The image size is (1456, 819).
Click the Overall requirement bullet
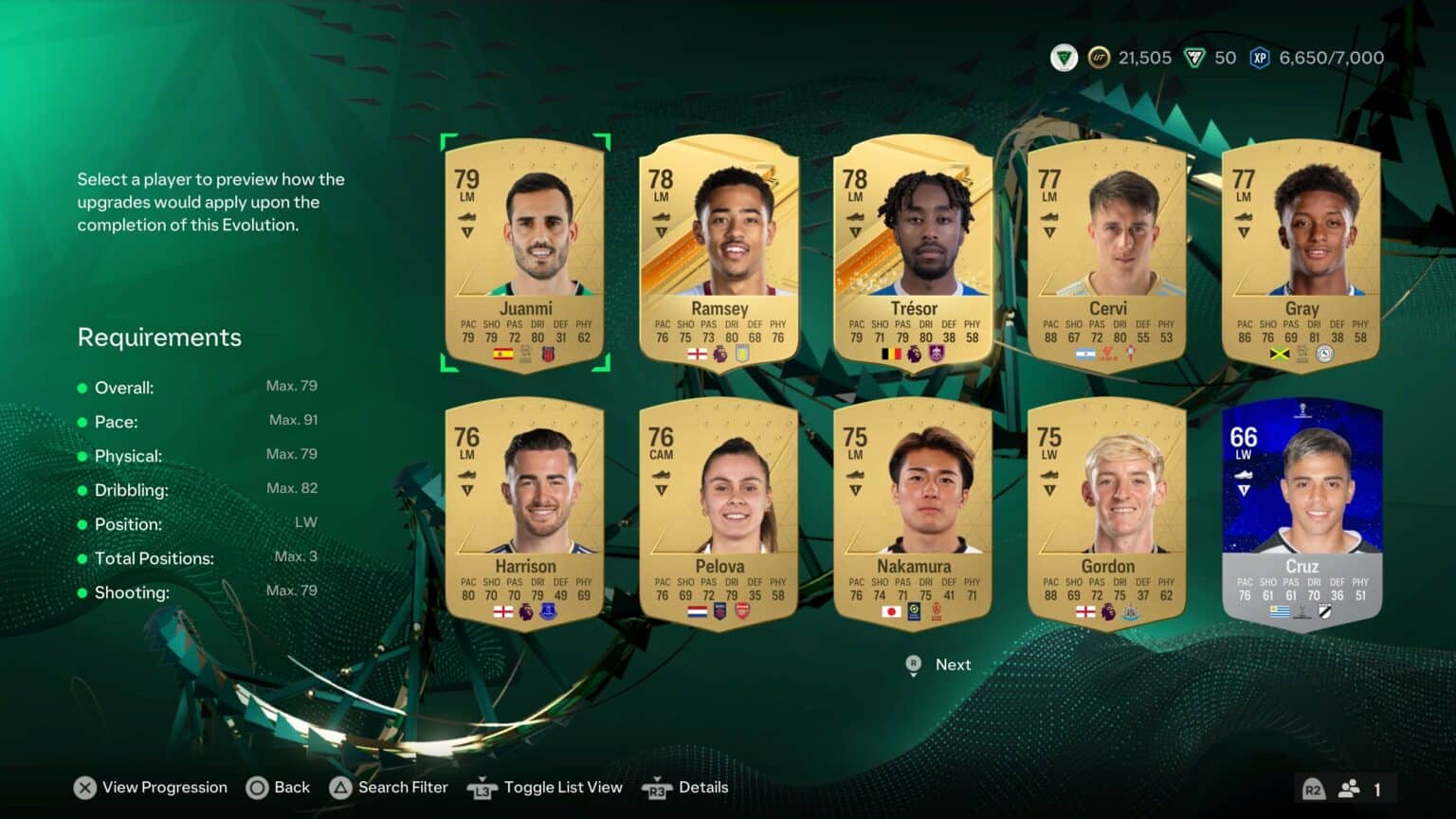coord(82,388)
